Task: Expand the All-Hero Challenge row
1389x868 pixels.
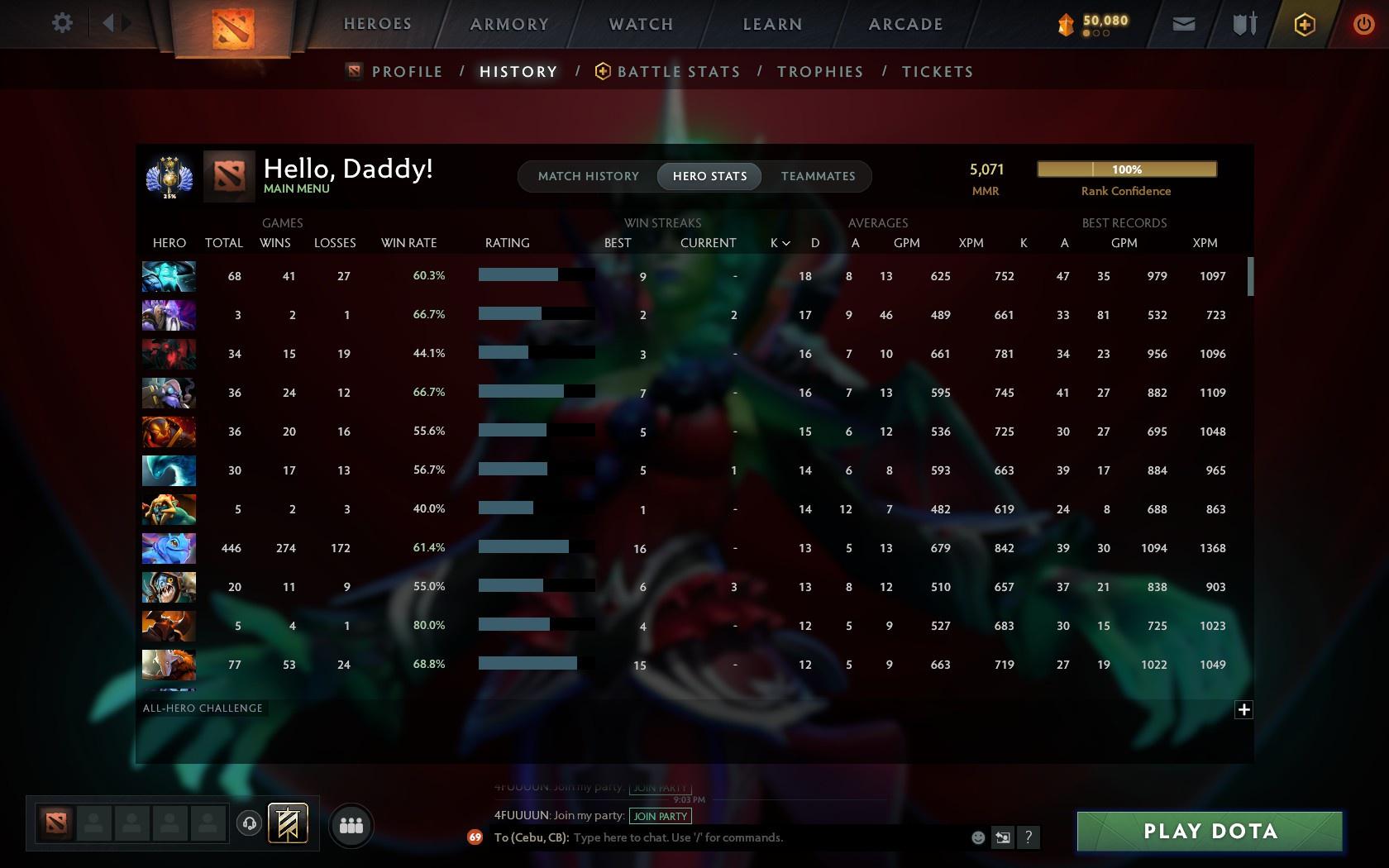Action: (x=1243, y=709)
